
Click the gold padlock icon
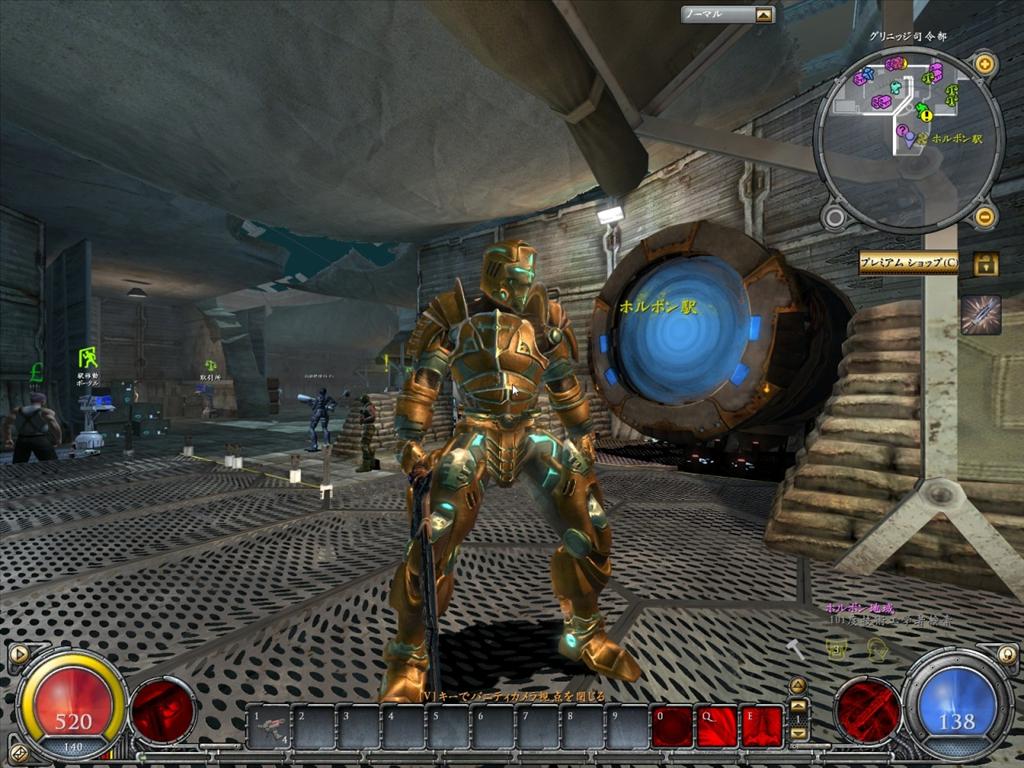click(x=985, y=264)
